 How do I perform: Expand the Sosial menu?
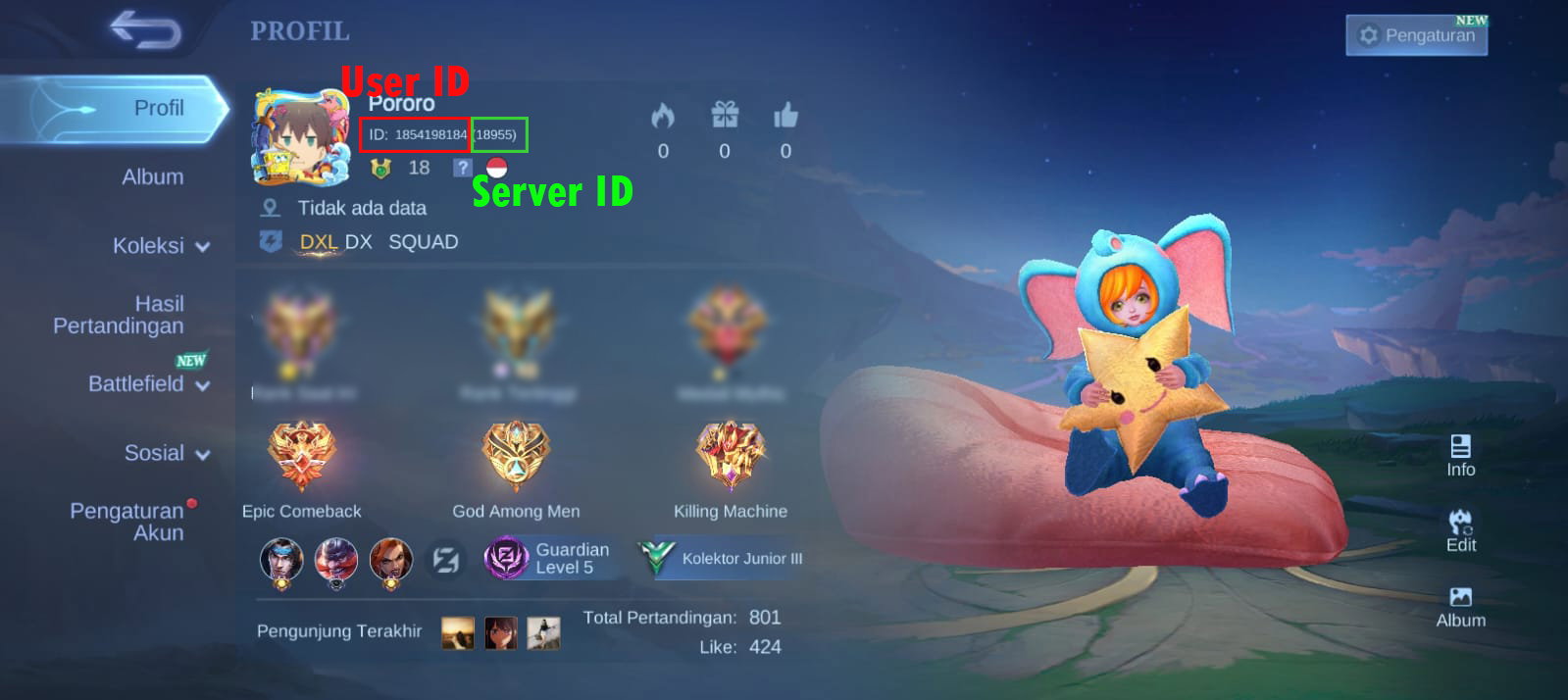click(166, 453)
